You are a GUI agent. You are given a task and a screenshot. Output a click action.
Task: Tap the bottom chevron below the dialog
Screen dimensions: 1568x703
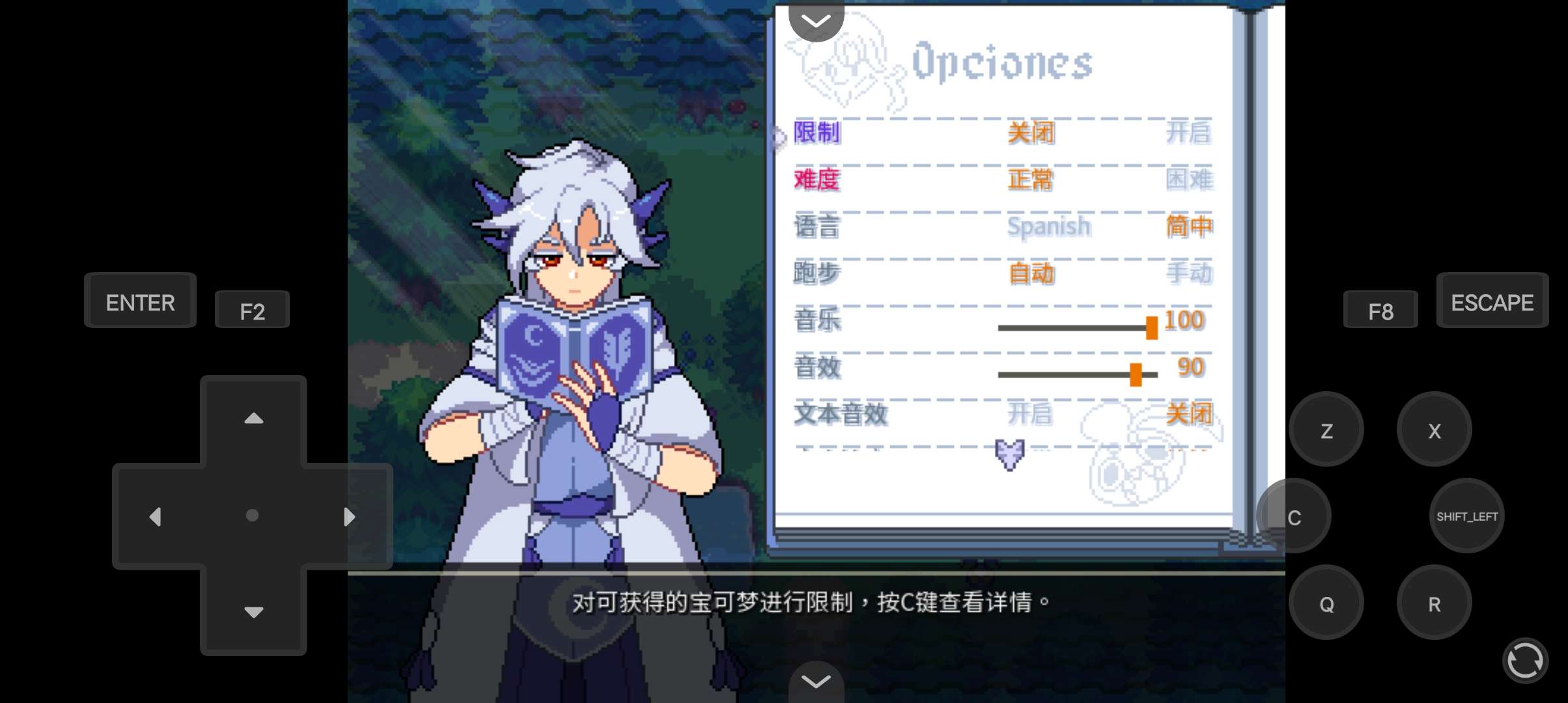pyautogui.click(x=815, y=681)
